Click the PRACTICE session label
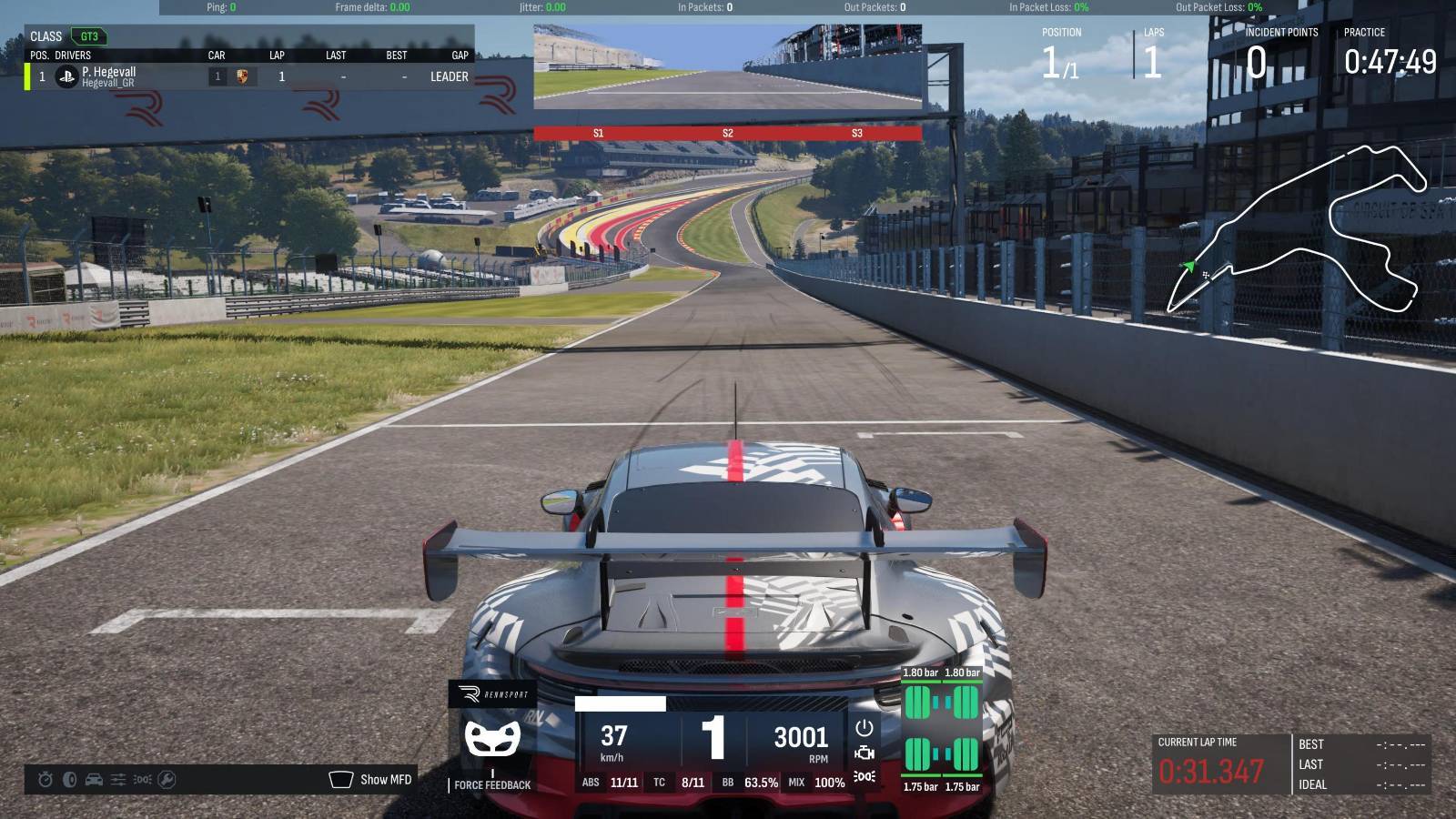This screenshot has height=819, width=1456. (x=1366, y=32)
